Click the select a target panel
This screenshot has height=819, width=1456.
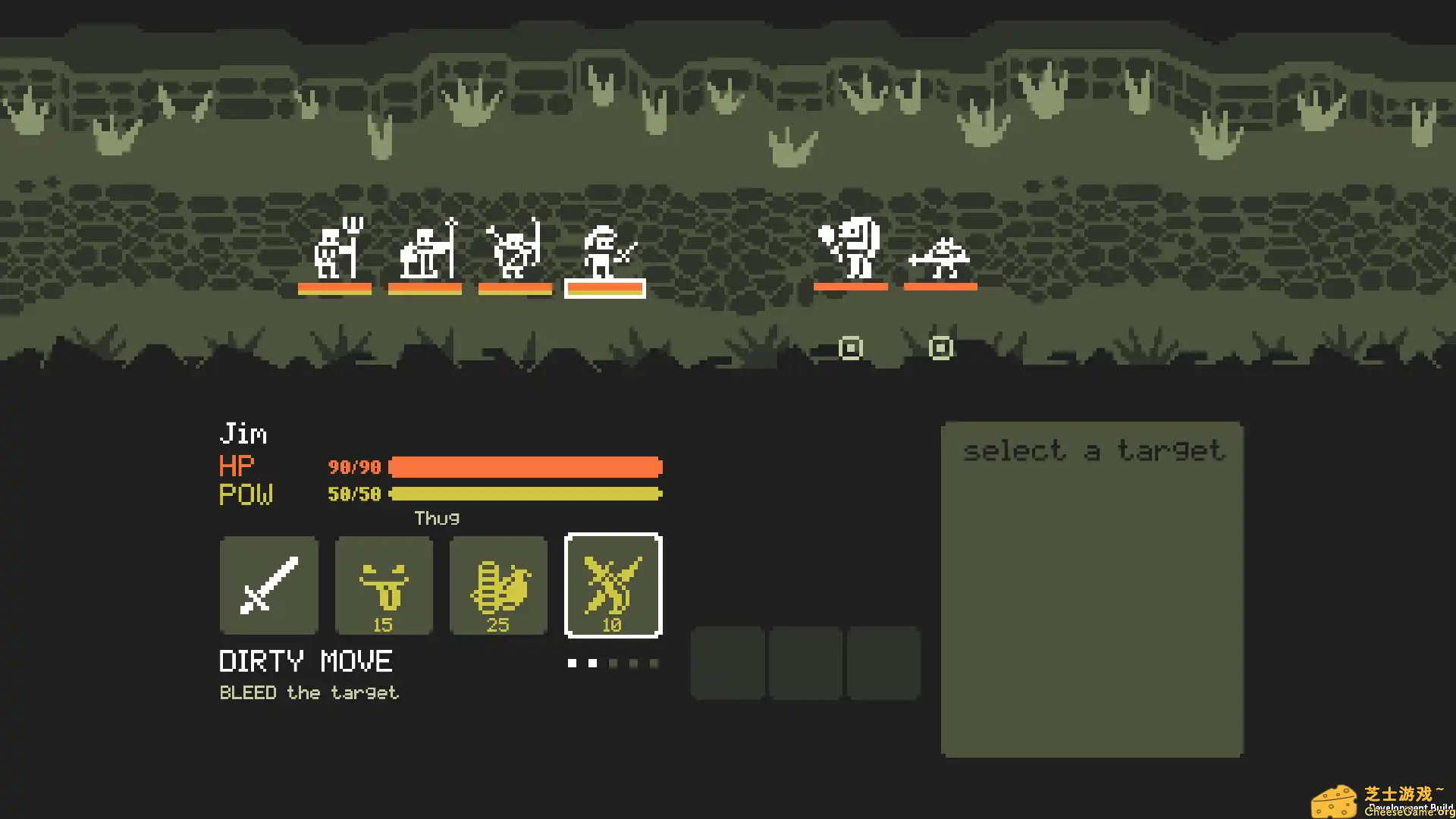tap(1092, 591)
